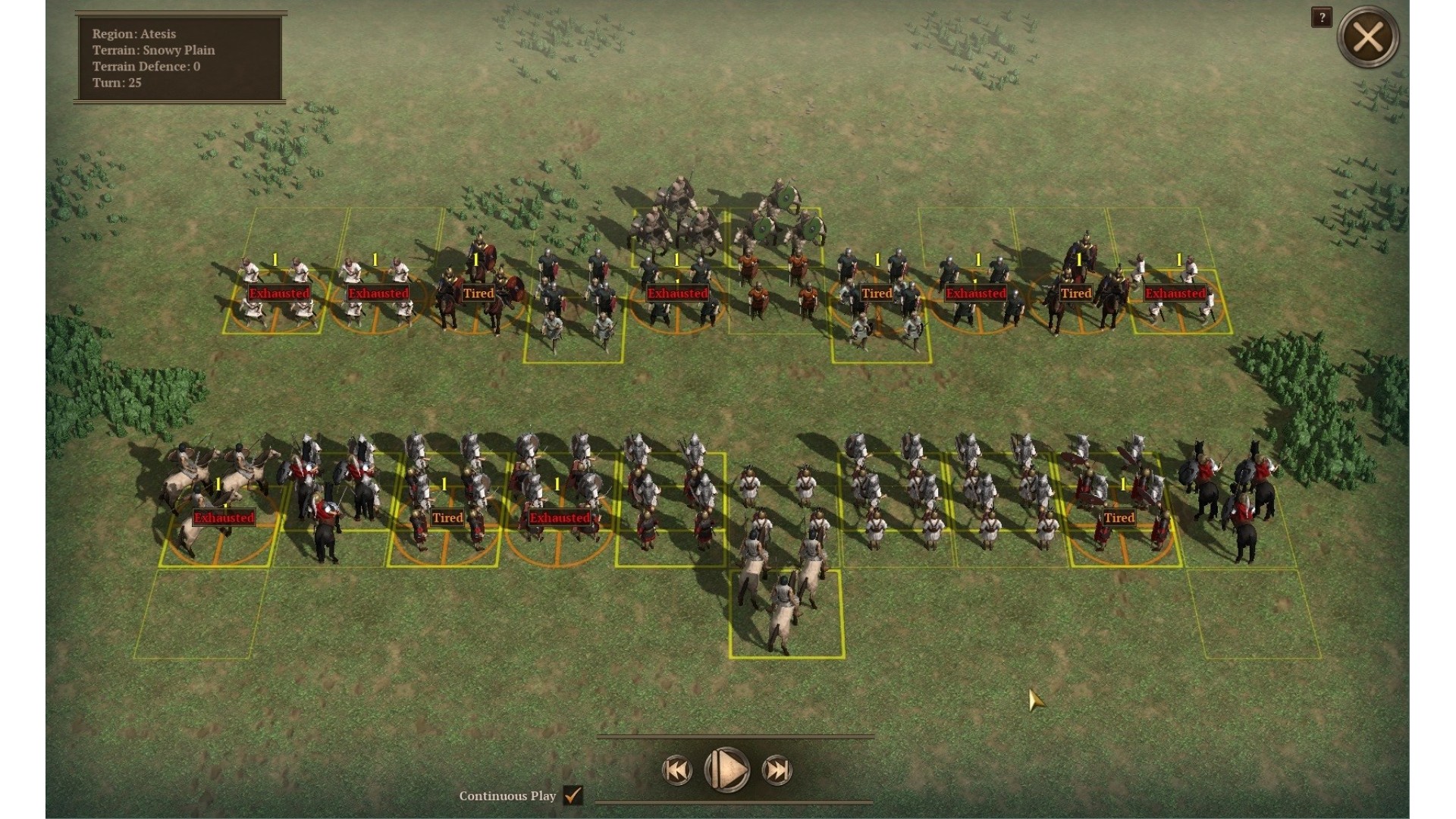Play the battle replay
Screen dimensions: 1456x819
click(x=726, y=770)
